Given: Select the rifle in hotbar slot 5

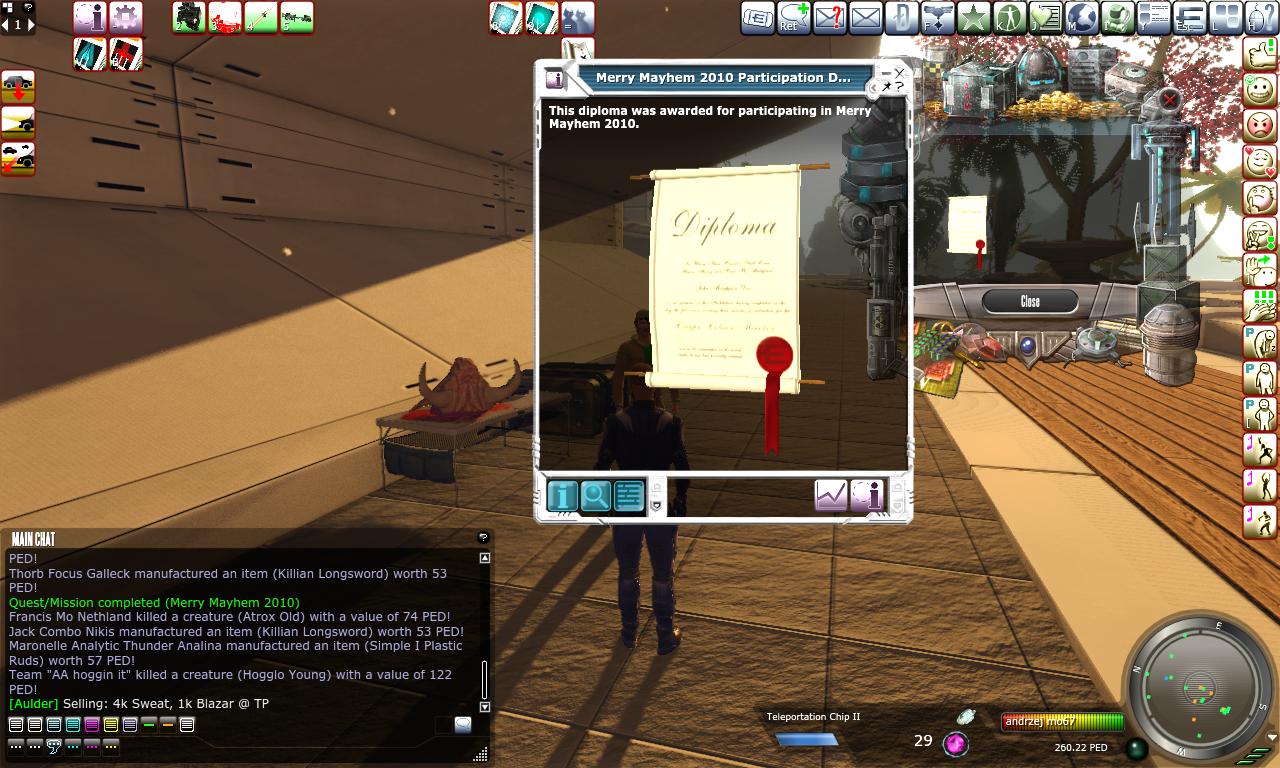Looking at the screenshot, I should (x=297, y=17).
